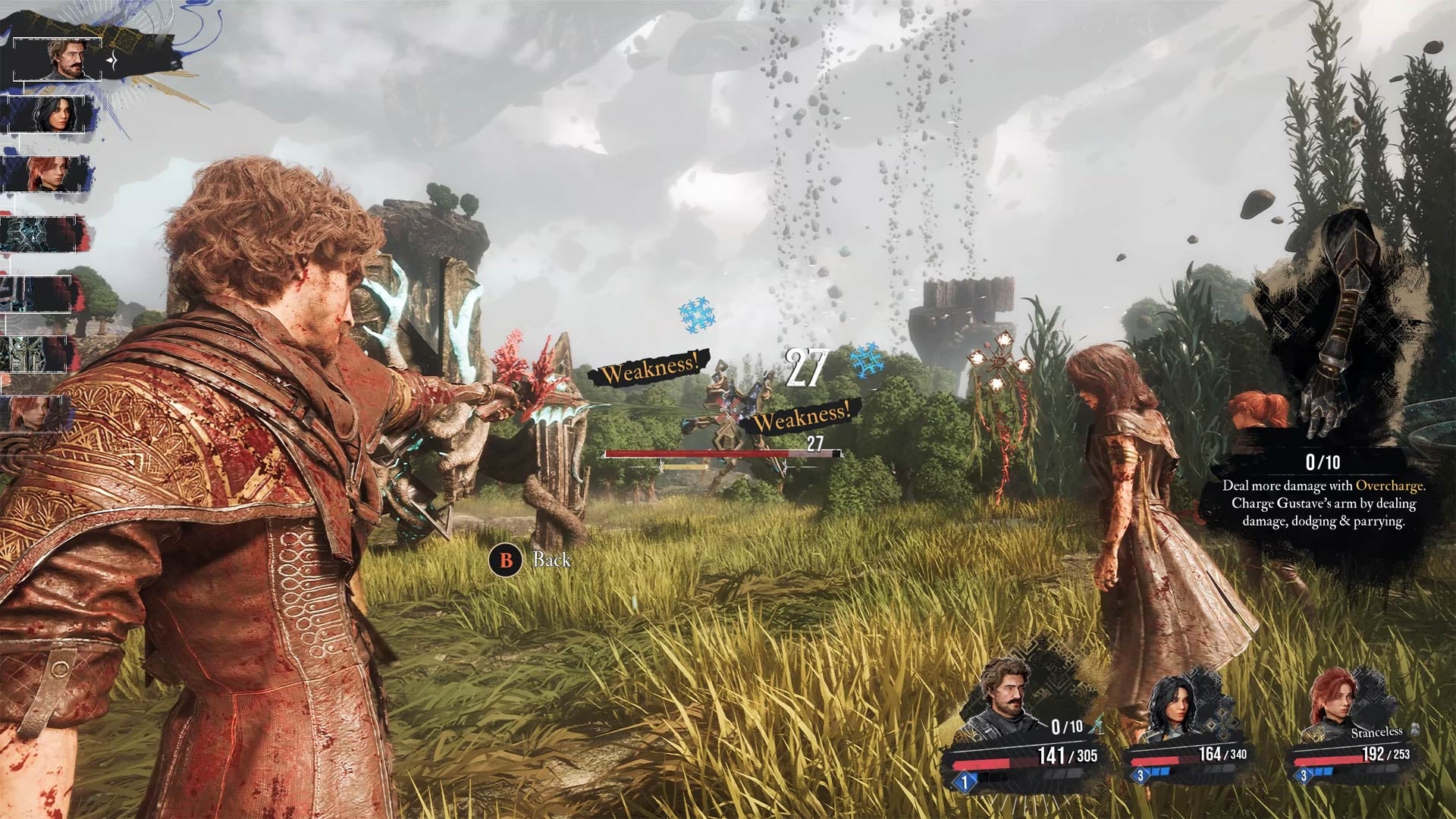Image resolution: width=1456 pixels, height=819 pixels.
Task: Select Gustave's level 1 diamond badge
Action: pos(964,781)
